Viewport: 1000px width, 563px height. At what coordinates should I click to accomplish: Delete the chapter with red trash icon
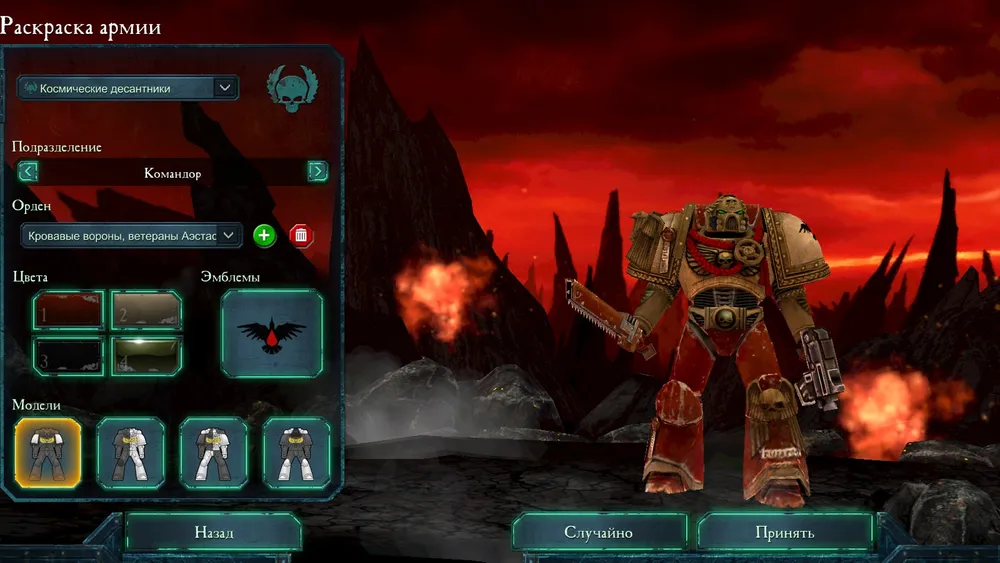coord(300,236)
